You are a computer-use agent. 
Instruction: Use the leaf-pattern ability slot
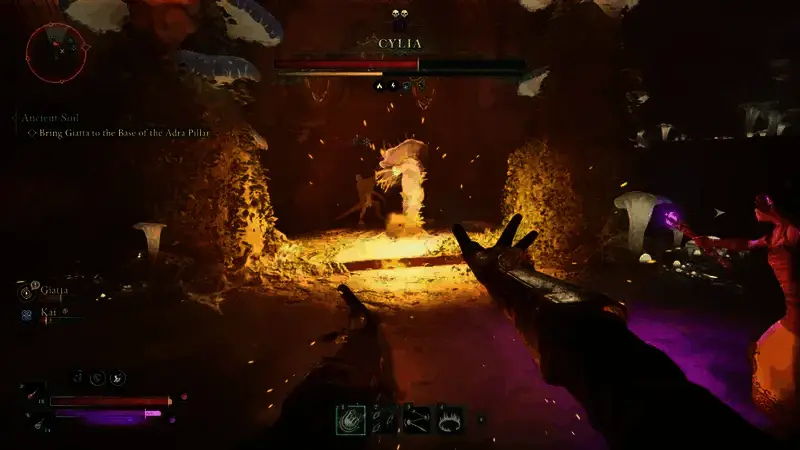[383, 418]
